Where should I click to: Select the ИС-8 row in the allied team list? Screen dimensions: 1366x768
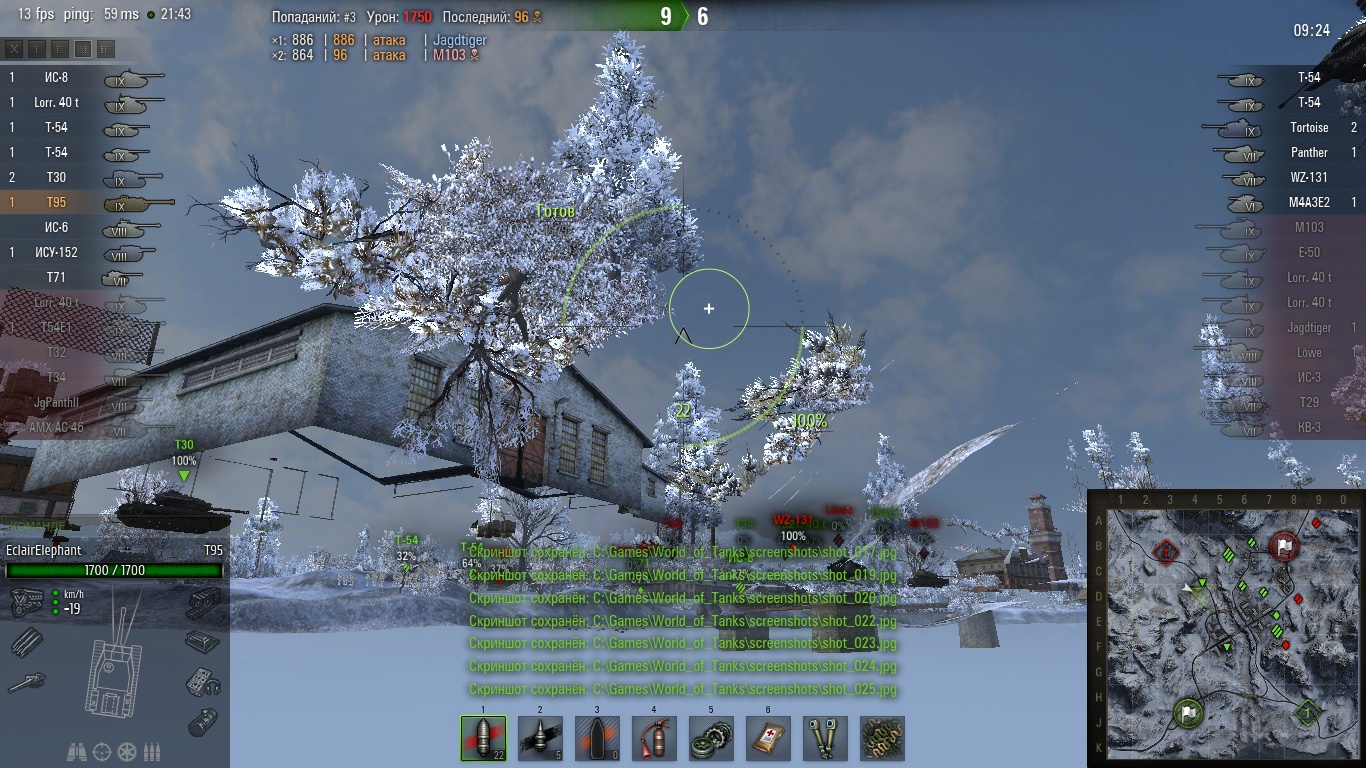click(x=90, y=77)
